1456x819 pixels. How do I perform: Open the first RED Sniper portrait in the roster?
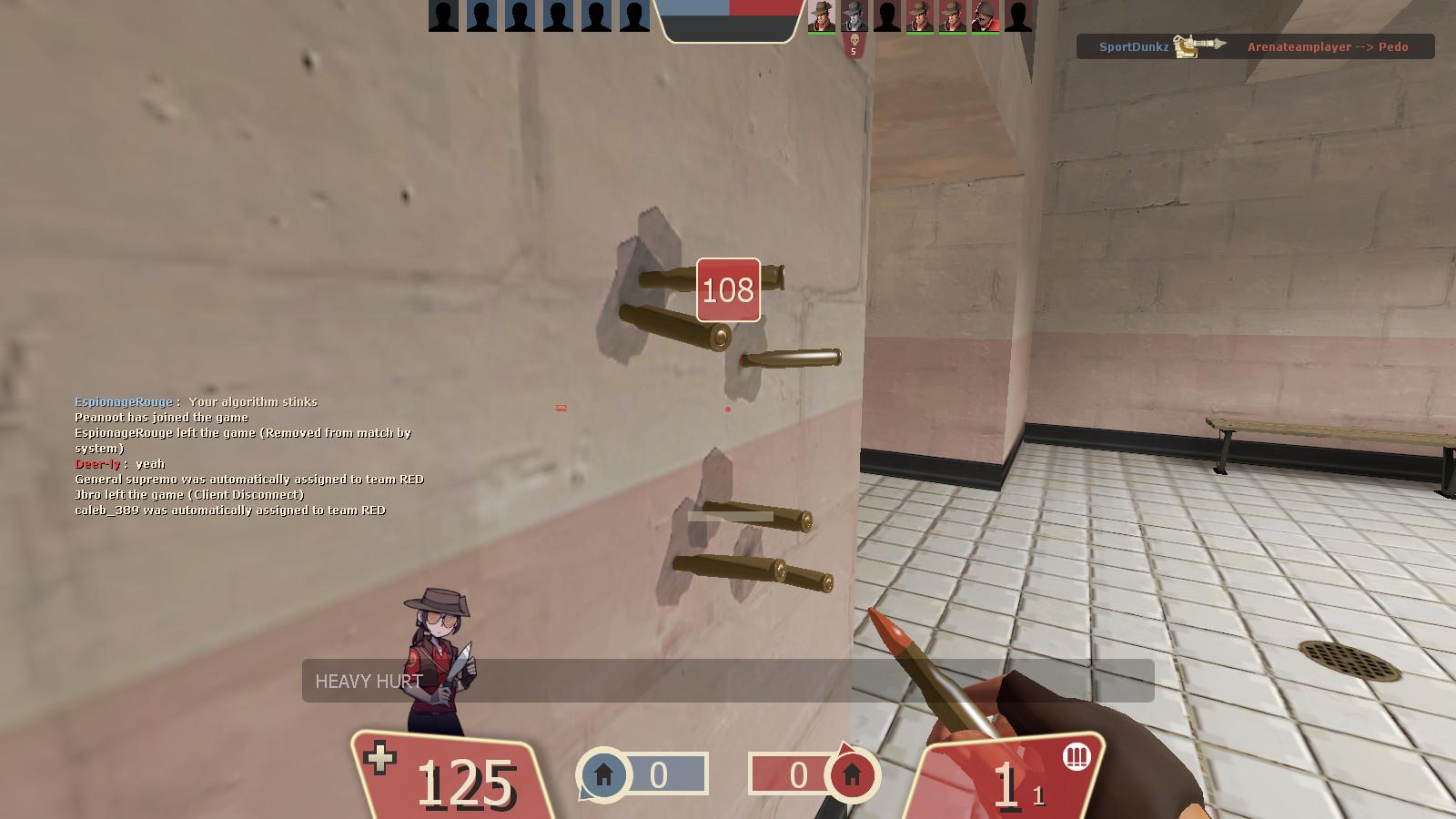point(822,16)
